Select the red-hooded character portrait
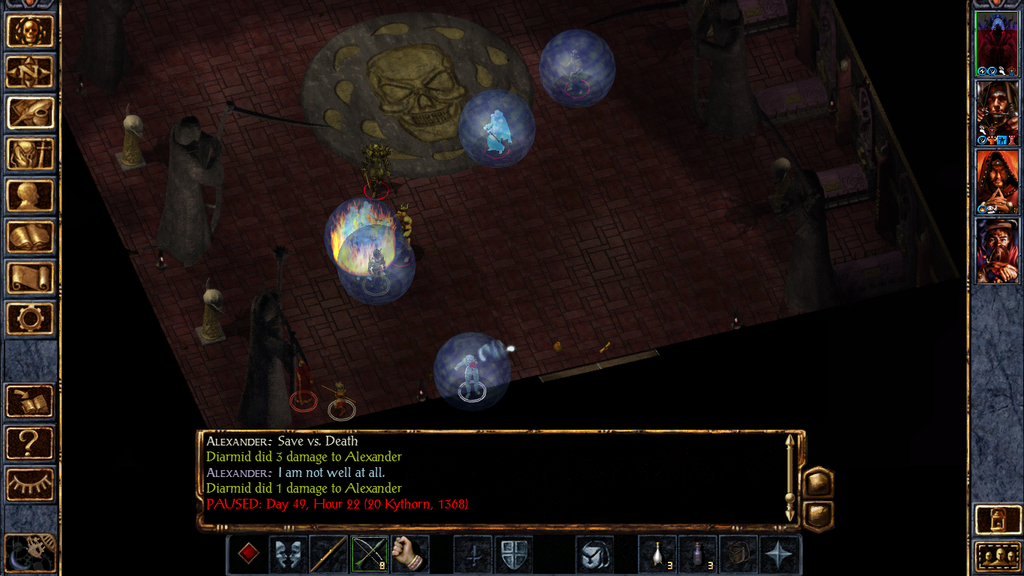 (x=997, y=181)
